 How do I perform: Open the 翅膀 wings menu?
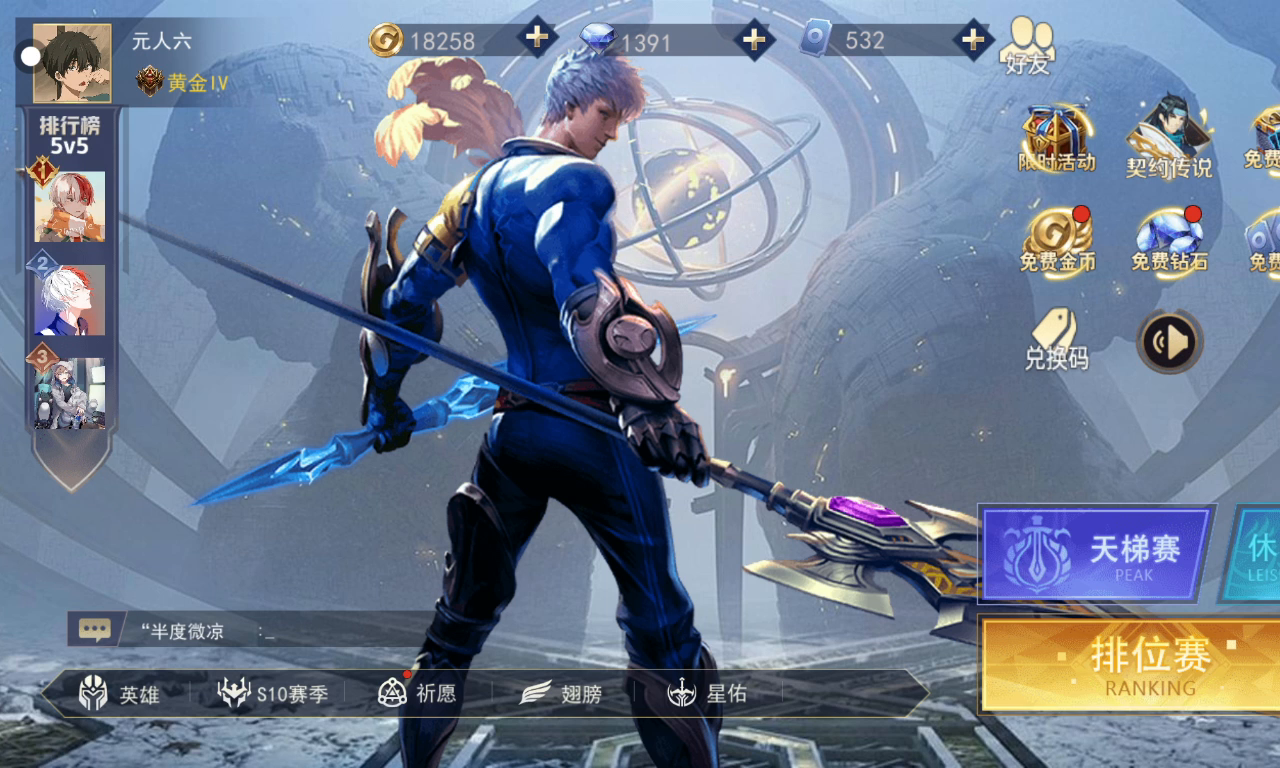pyautogui.click(x=561, y=693)
